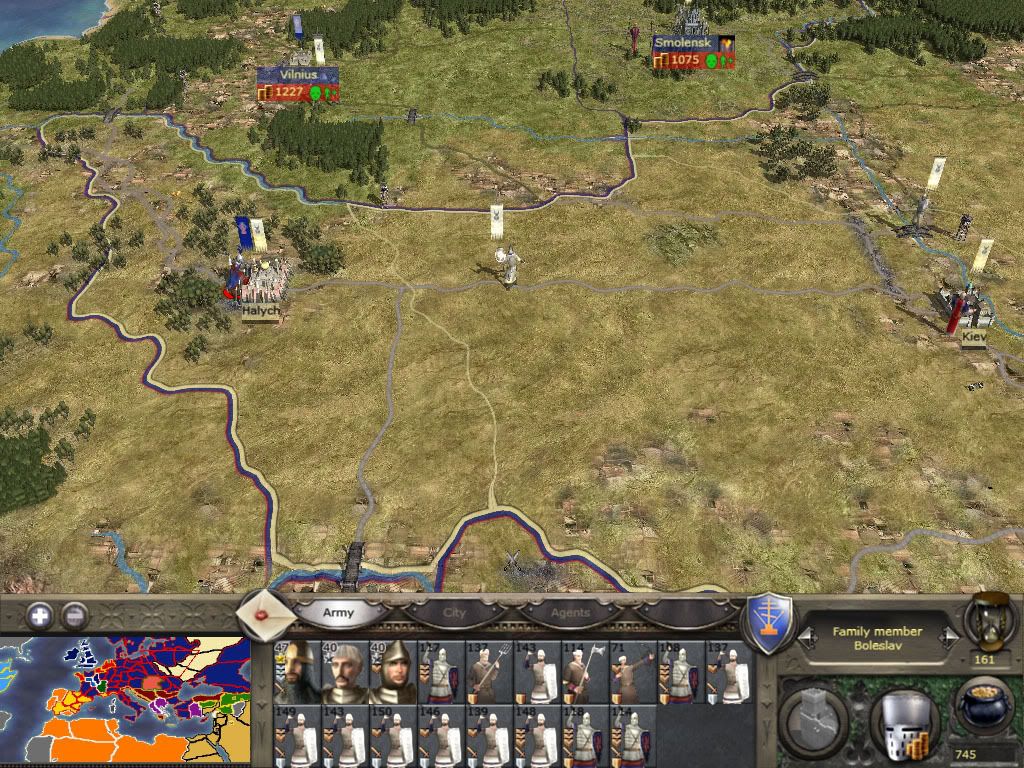Switch to the Agents tab
Image resolution: width=1024 pixels, height=768 pixels.
[571, 612]
